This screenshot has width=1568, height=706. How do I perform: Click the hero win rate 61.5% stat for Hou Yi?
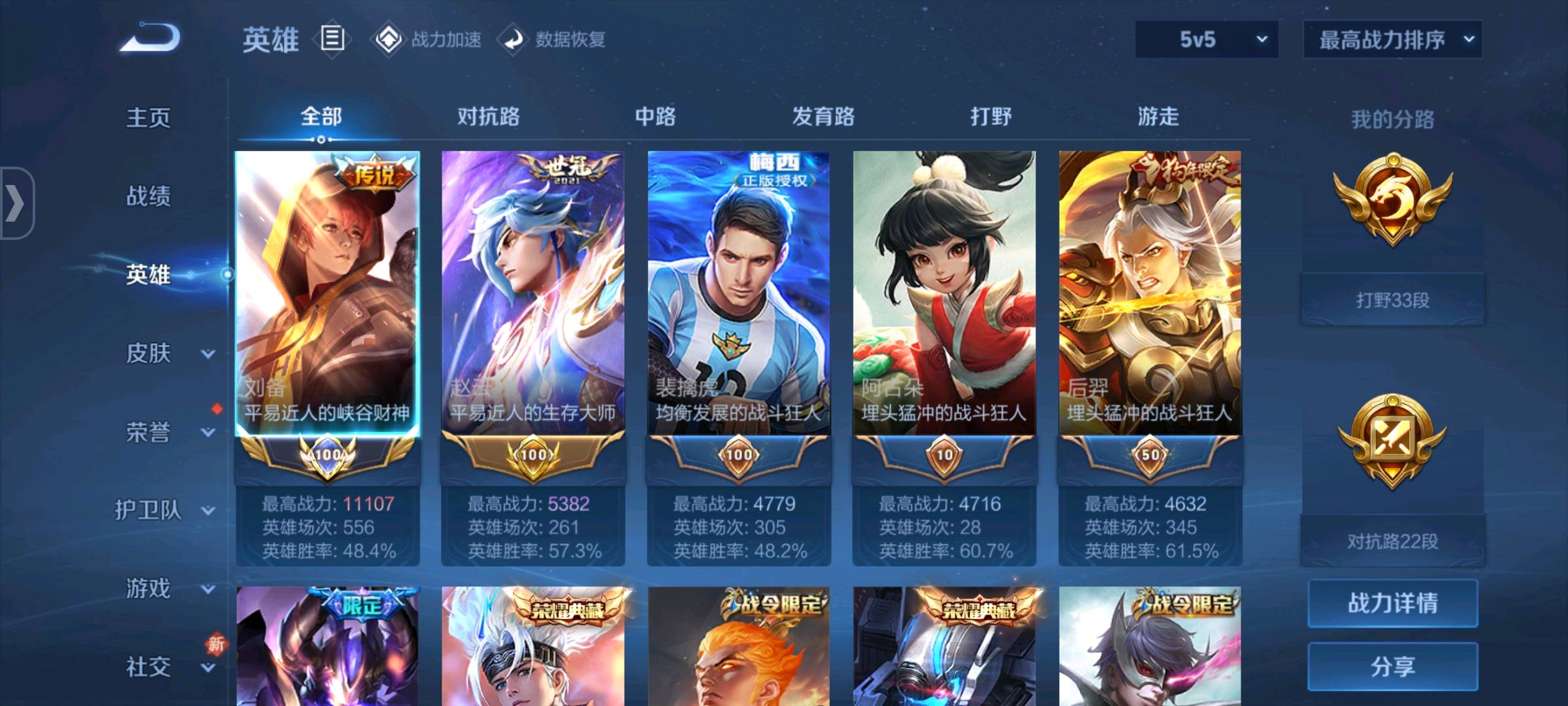tap(1150, 552)
